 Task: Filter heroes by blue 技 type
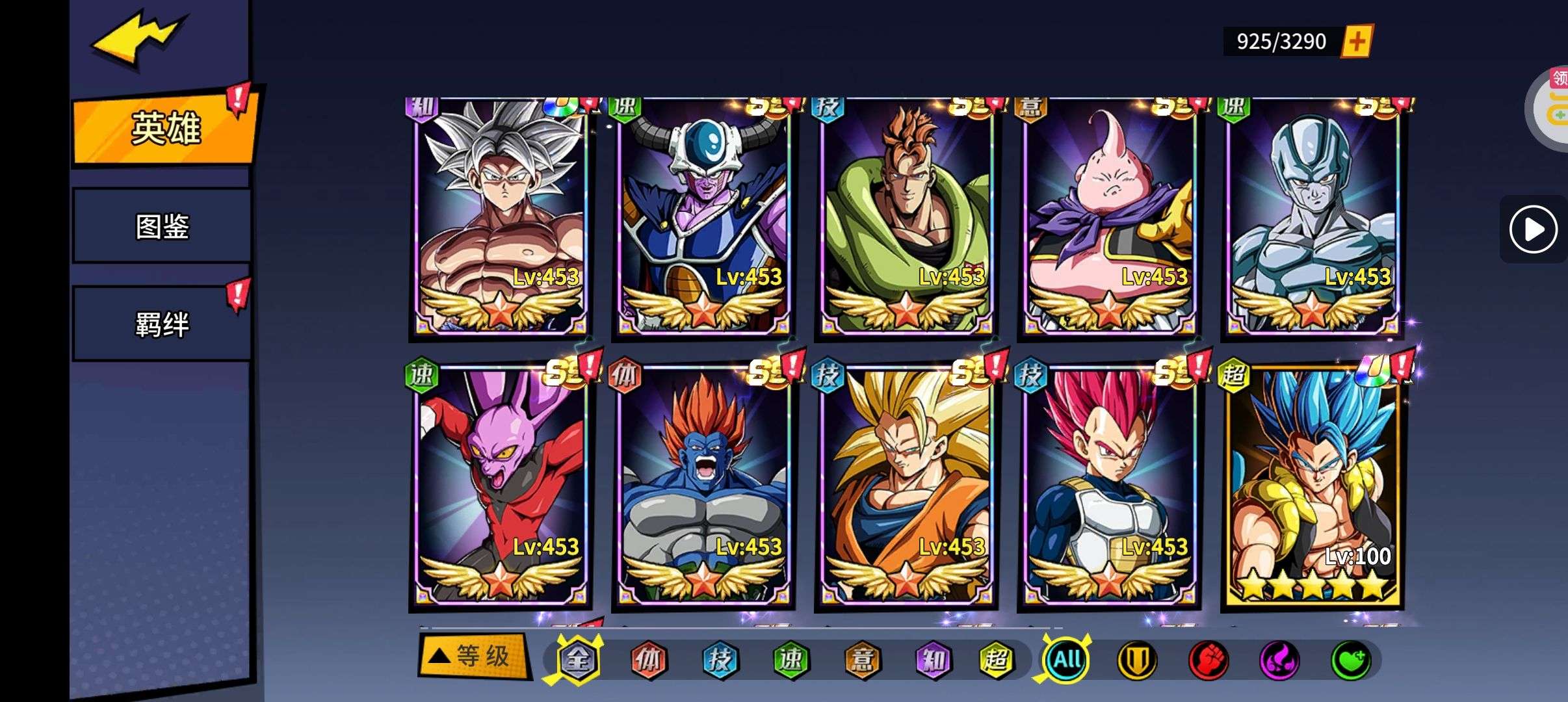[720, 660]
